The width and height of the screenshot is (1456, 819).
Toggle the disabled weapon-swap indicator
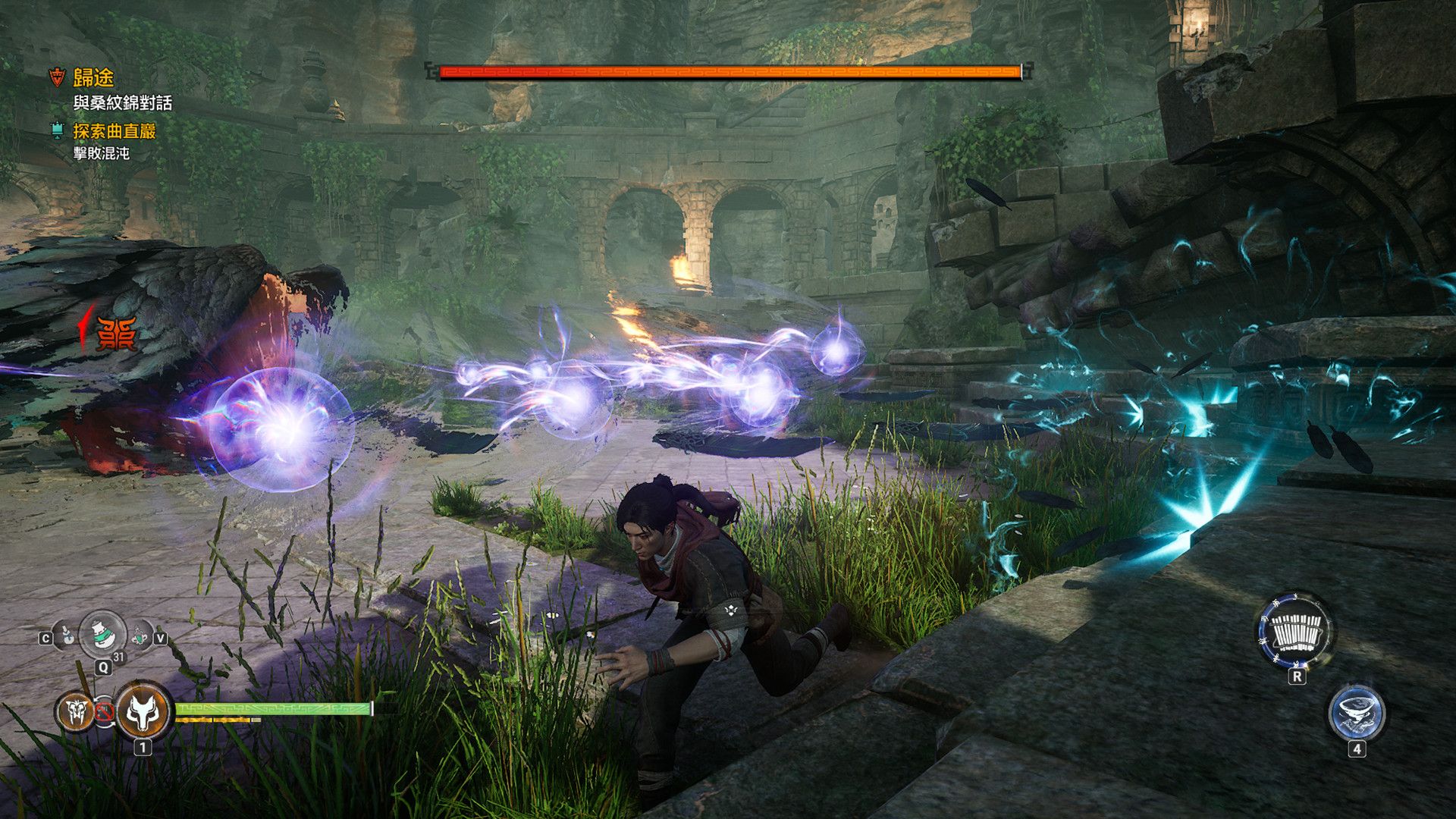tap(105, 712)
